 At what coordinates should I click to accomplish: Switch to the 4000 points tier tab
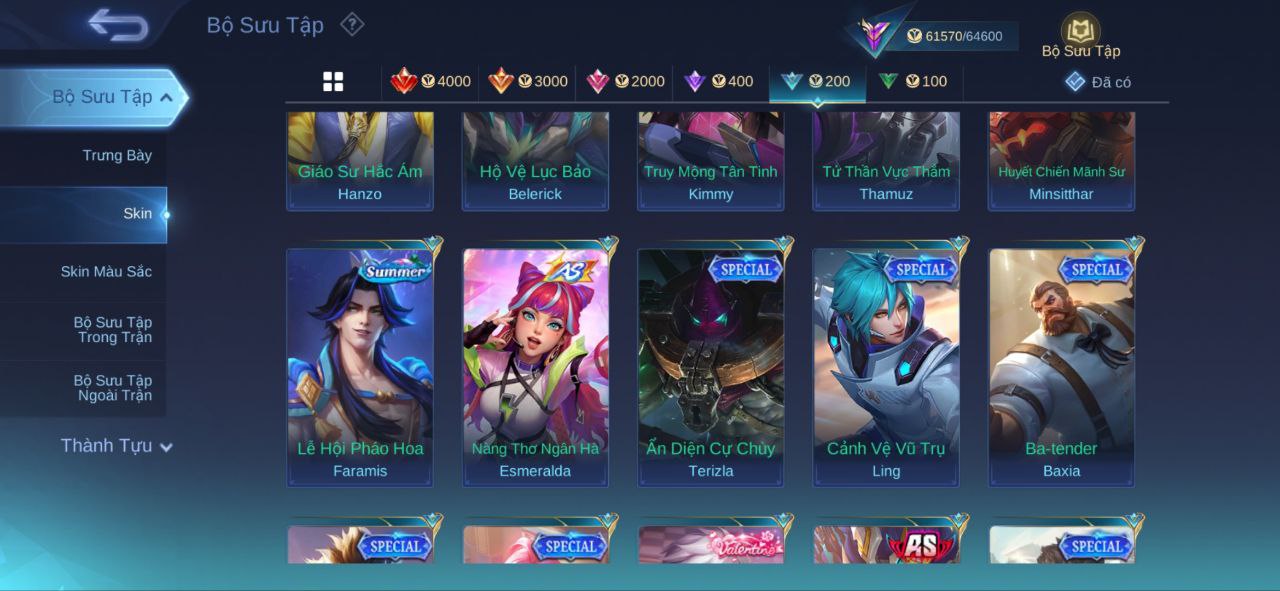click(431, 82)
